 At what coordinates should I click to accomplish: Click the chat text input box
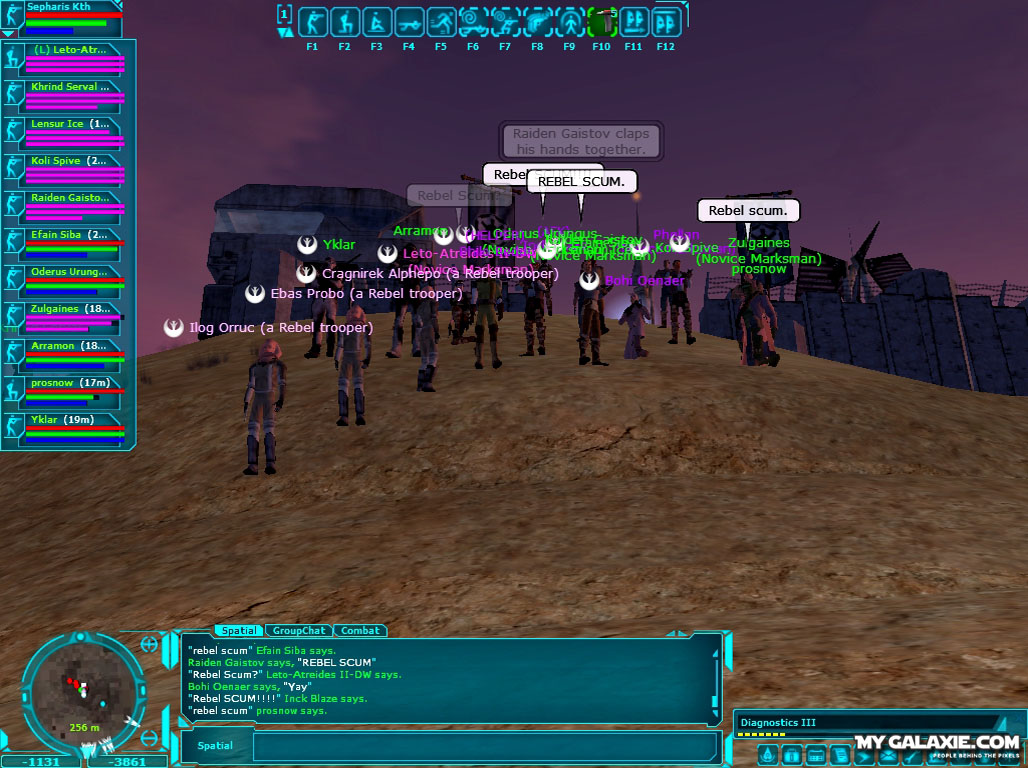tap(485, 746)
